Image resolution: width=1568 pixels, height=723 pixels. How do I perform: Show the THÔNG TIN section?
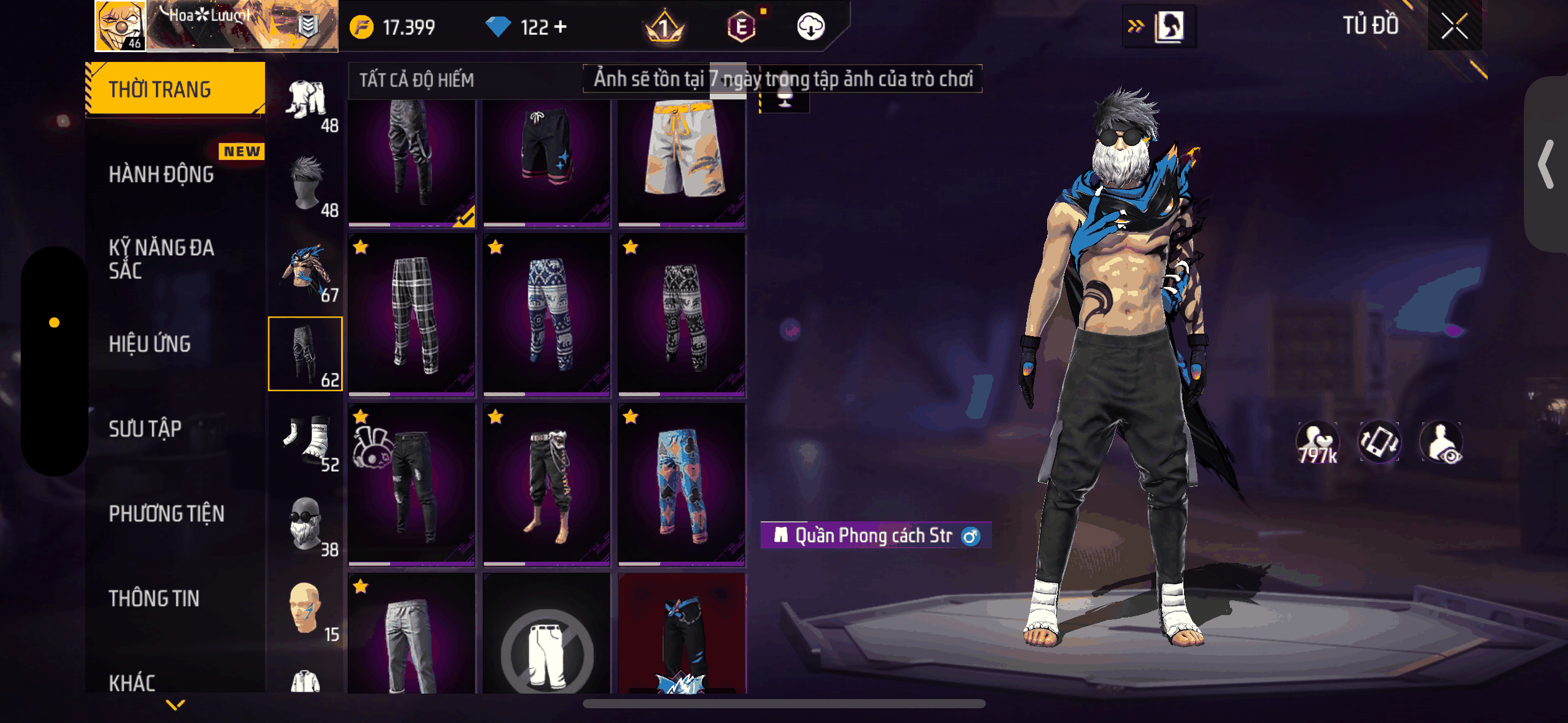tap(154, 598)
